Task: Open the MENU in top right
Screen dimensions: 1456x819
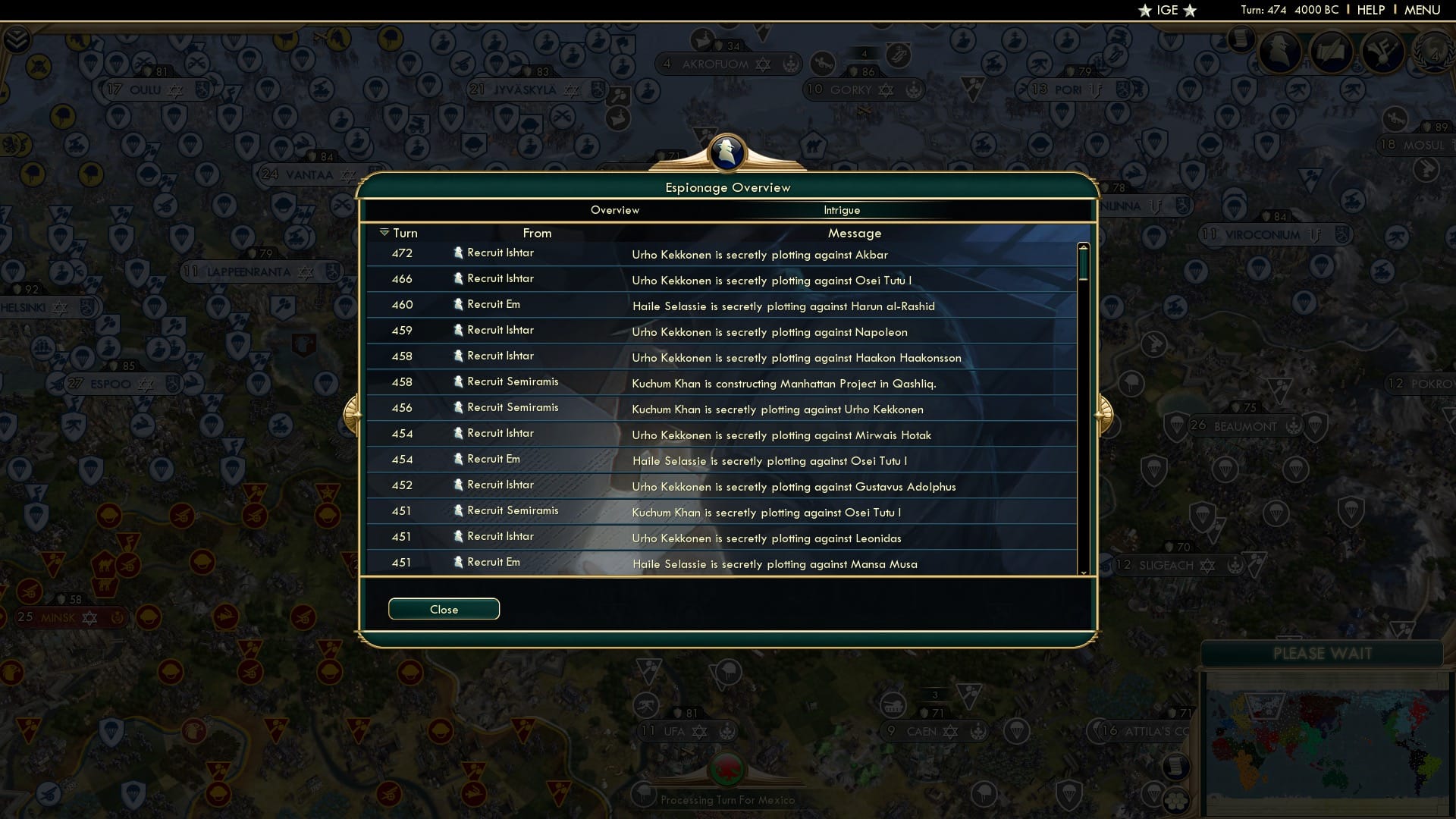Action: pyautogui.click(x=1423, y=10)
